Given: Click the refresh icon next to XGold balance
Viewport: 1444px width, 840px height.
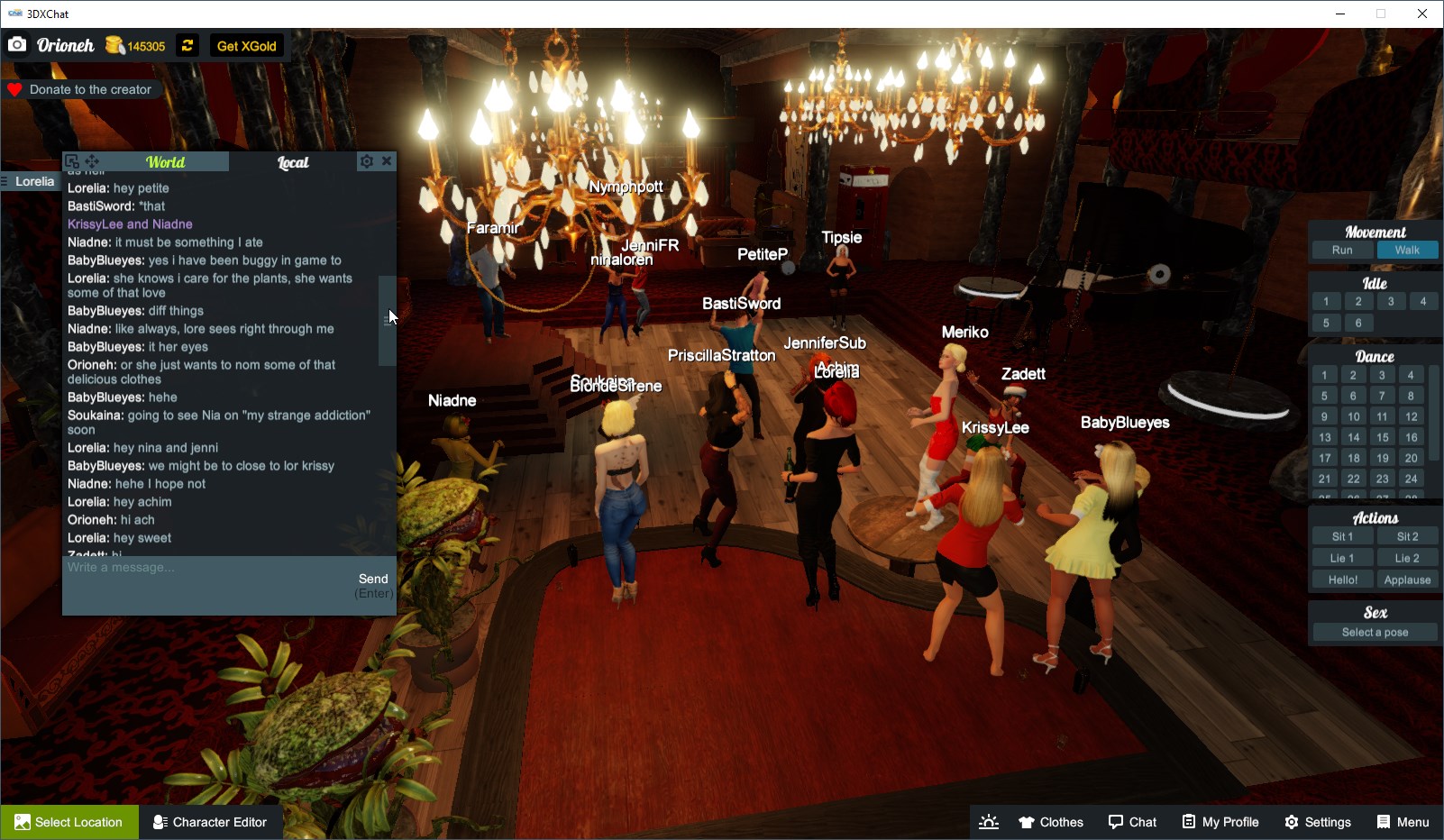Looking at the screenshot, I should coord(187,45).
